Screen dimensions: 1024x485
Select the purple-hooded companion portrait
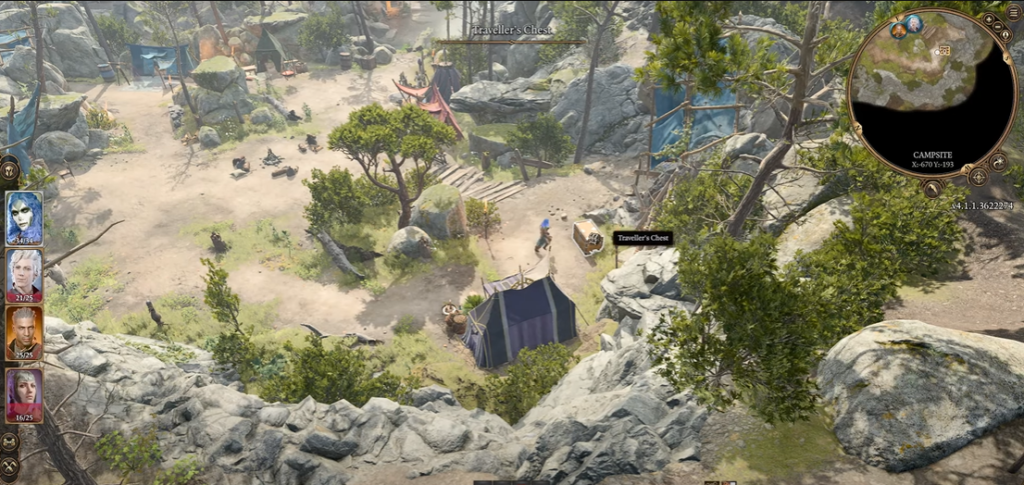point(23,393)
